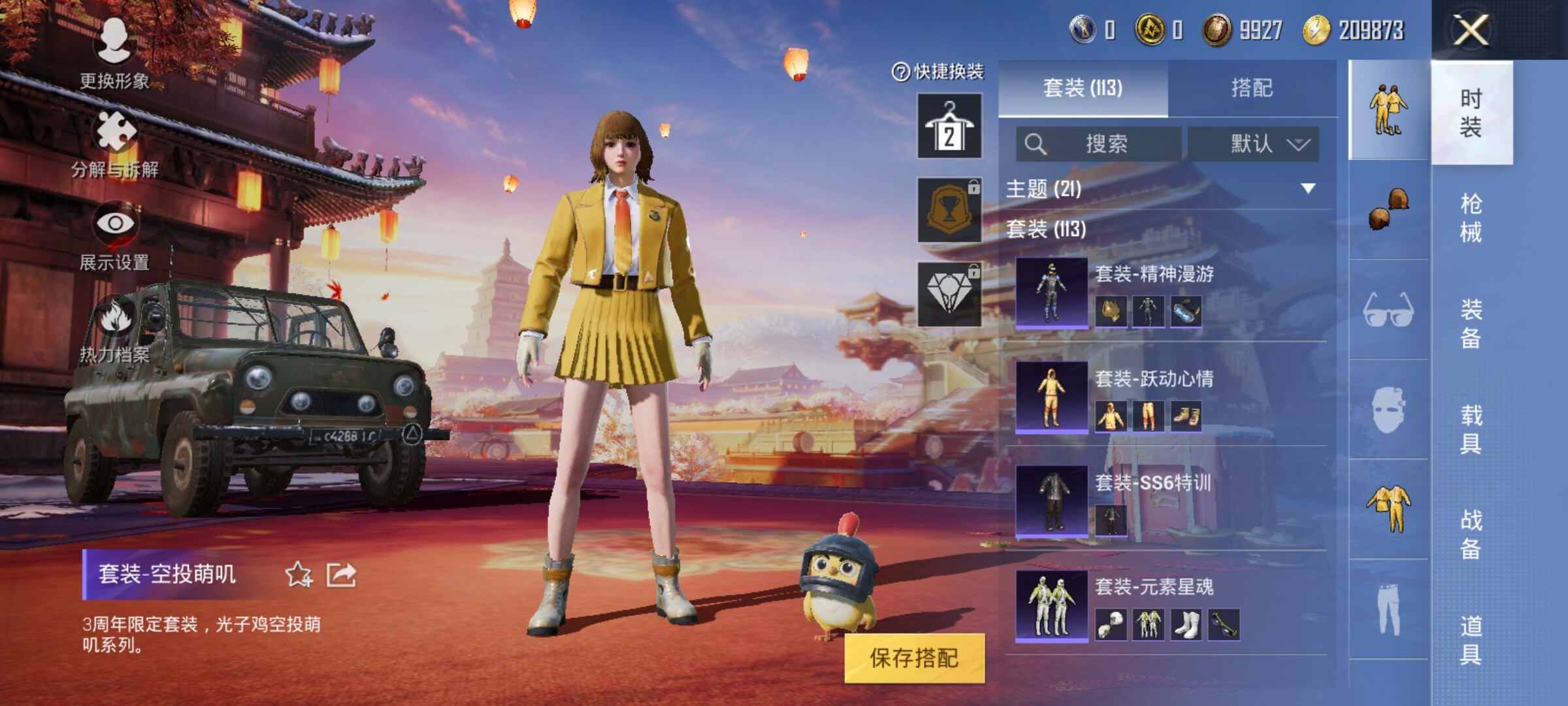Open 更换形象 change appearance option
1568x706 pixels.
pos(114,54)
